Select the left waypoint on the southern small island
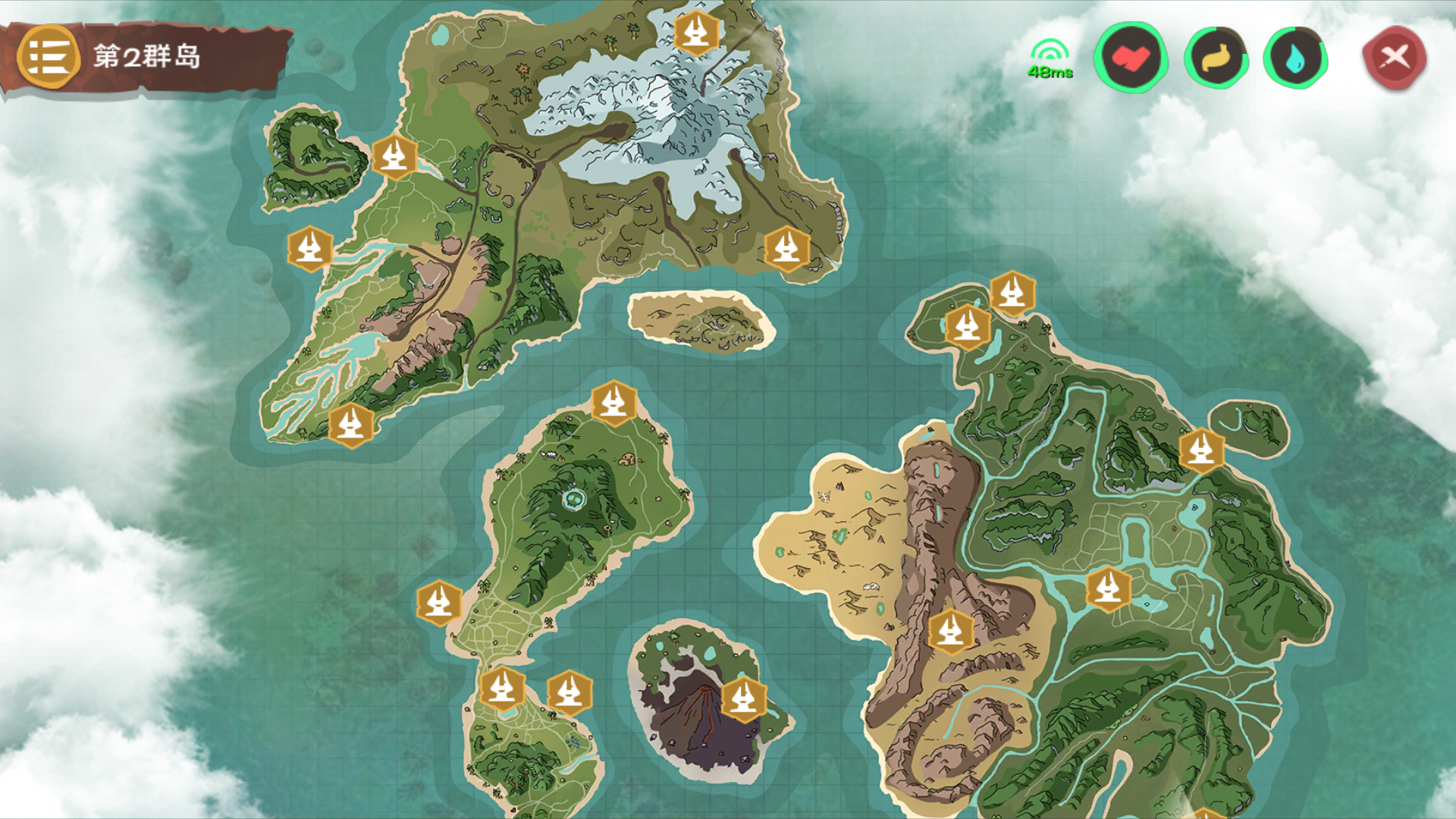This screenshot has height=819, width=1456. click(502, 691)
